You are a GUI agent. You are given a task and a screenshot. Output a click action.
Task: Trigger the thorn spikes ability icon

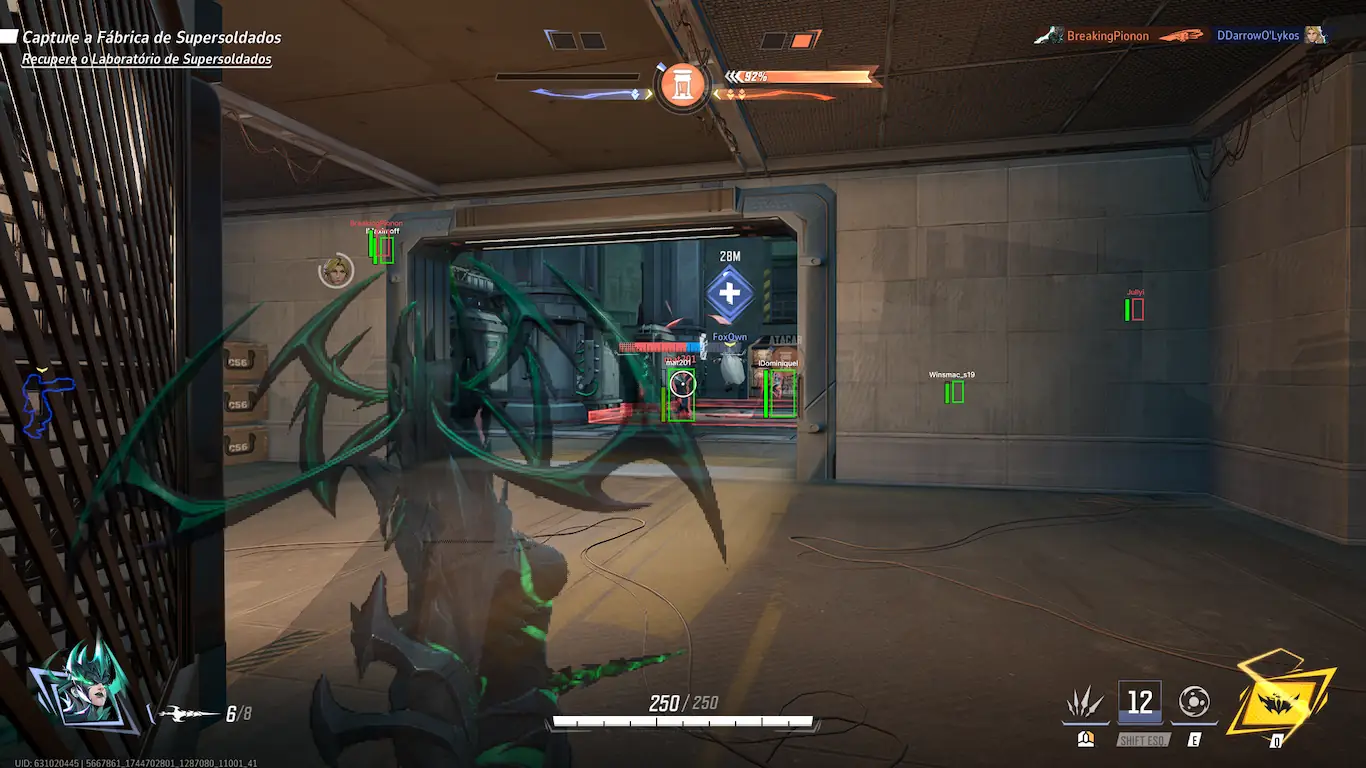coord(1084,703)
